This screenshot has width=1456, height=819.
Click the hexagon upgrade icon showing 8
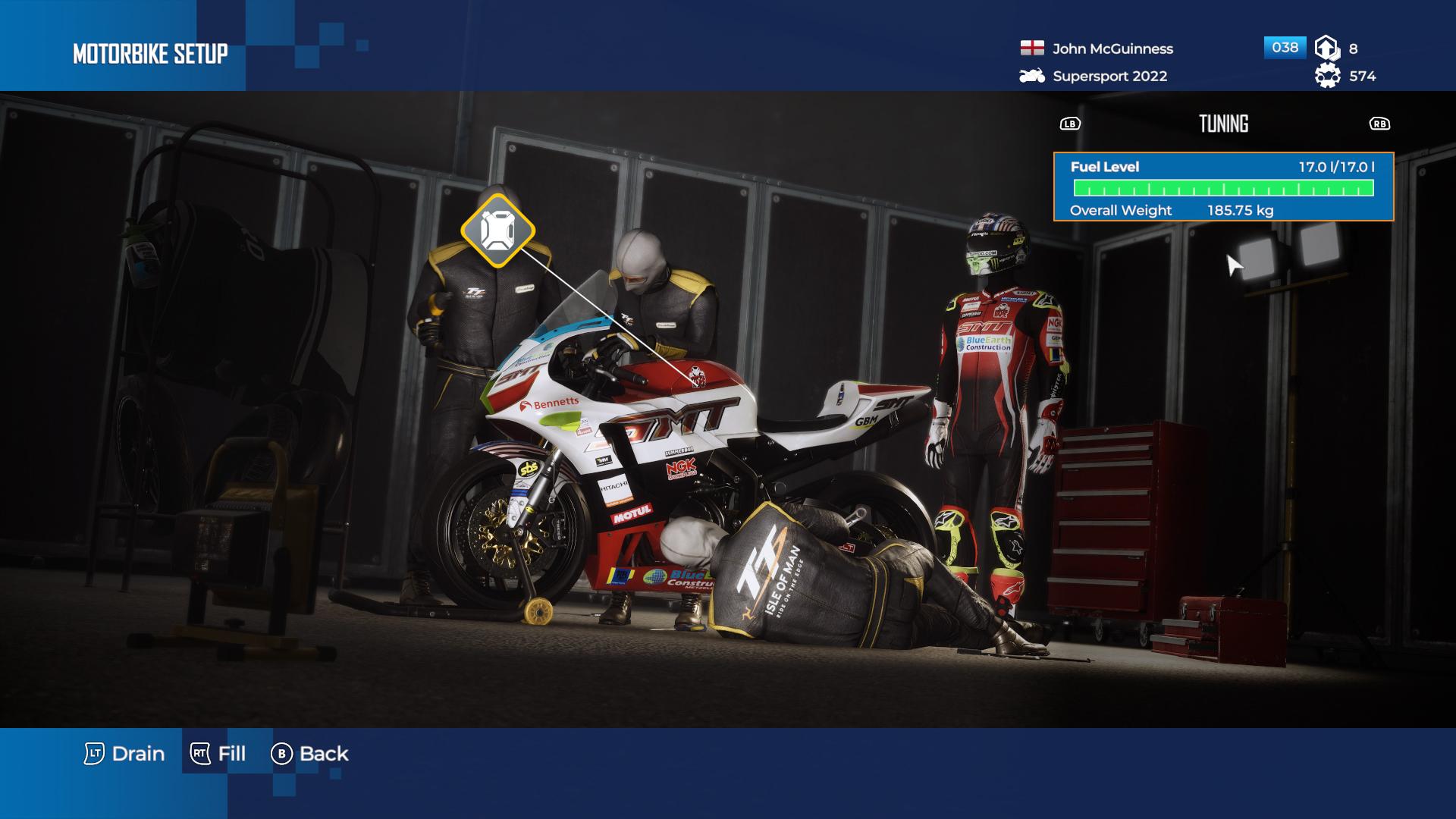[1326, 48]
